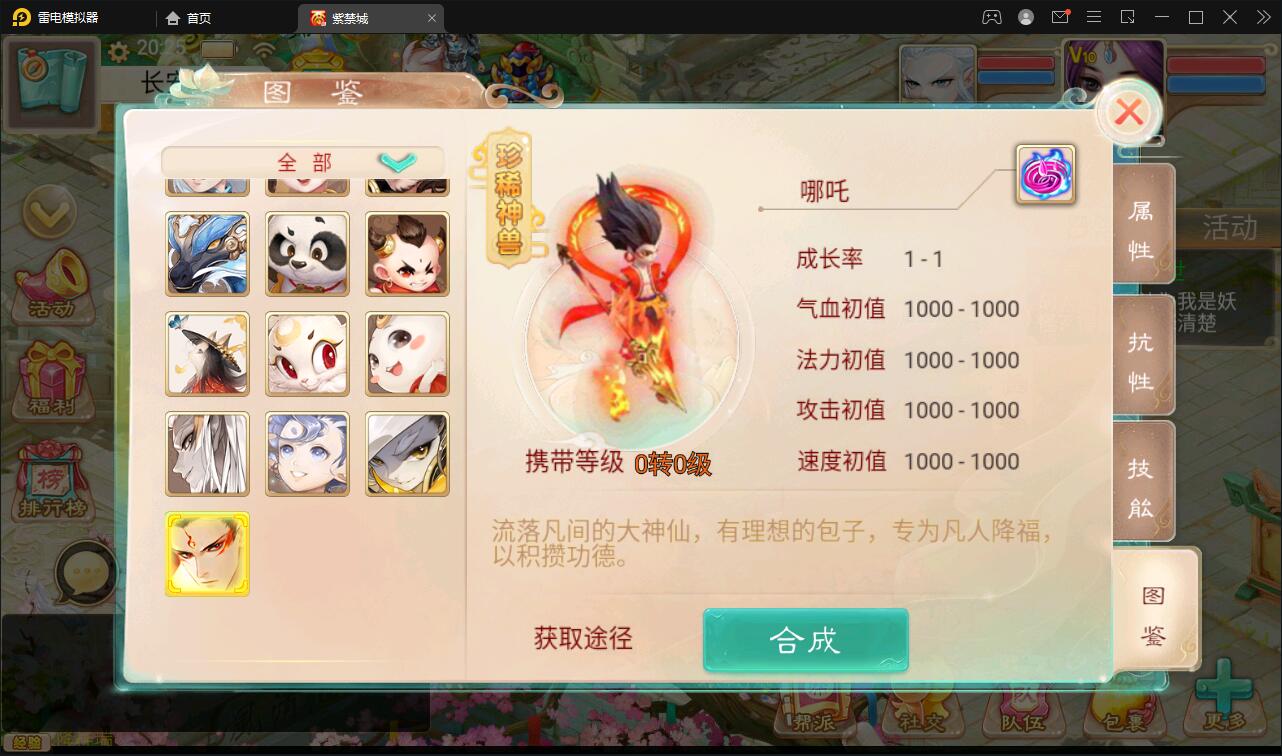This screenshot has height=756, width=1282.
Task: Switch to the 首页 emulator tab
Action: pyautogui.click(x=194, y=17)
